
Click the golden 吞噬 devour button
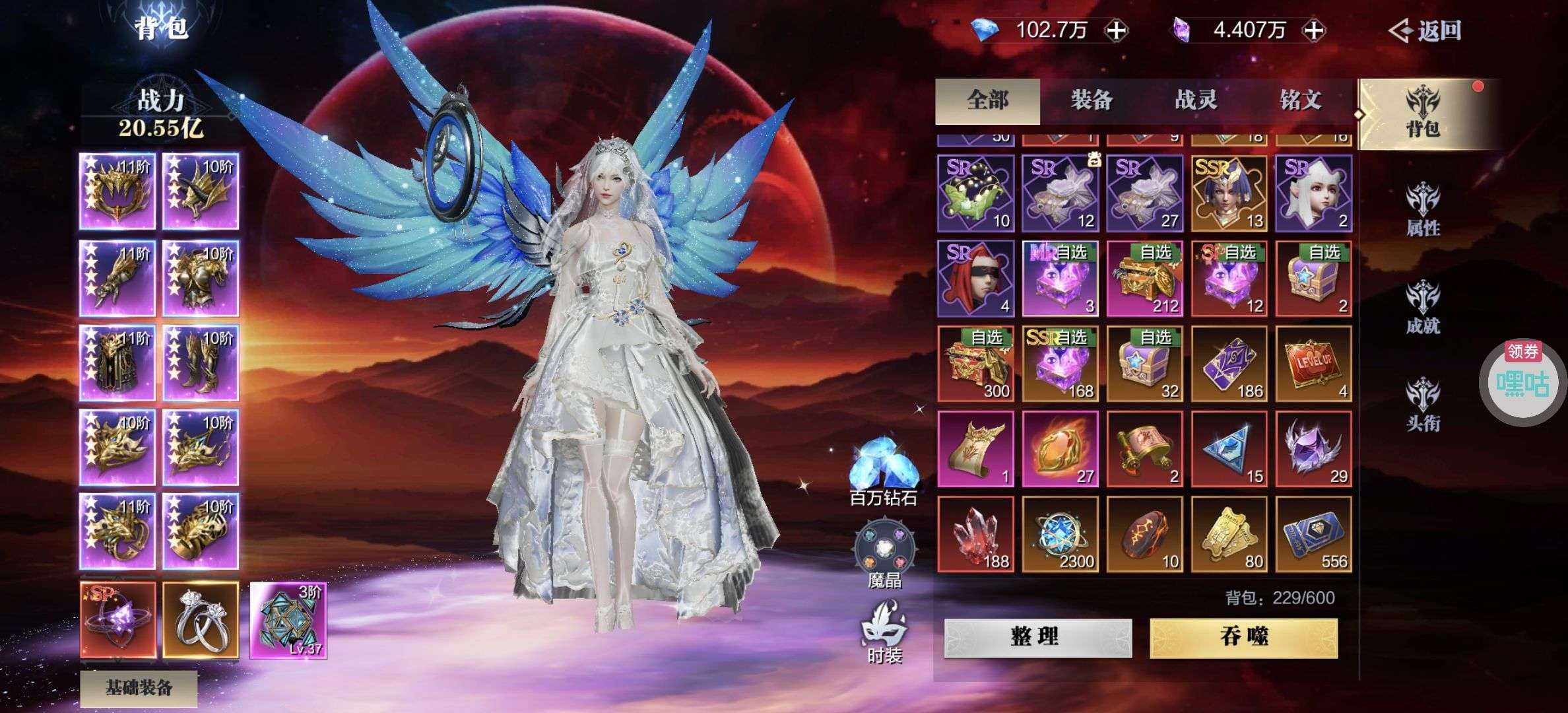[1243, 637]
